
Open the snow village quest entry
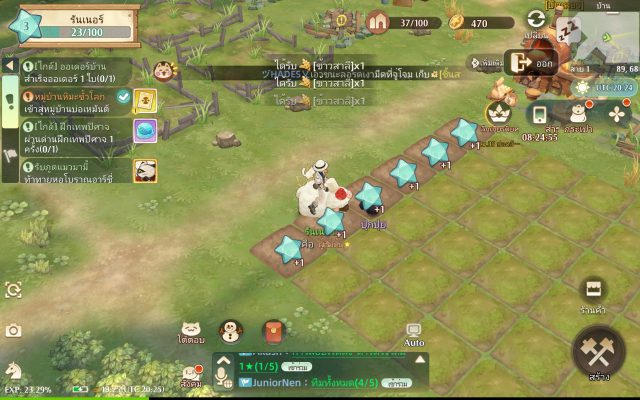tap(75, 101)
